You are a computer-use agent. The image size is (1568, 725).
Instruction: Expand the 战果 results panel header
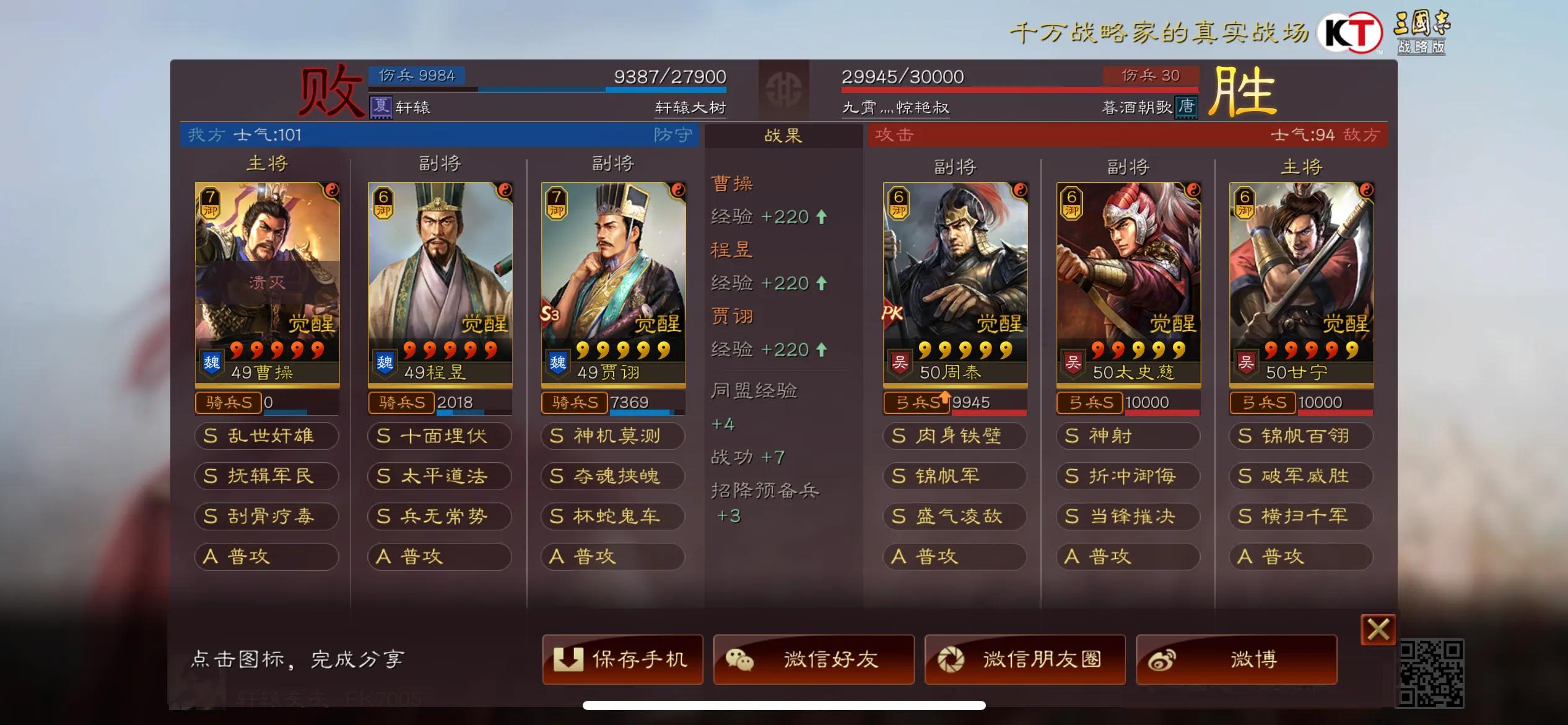[782, 136]
